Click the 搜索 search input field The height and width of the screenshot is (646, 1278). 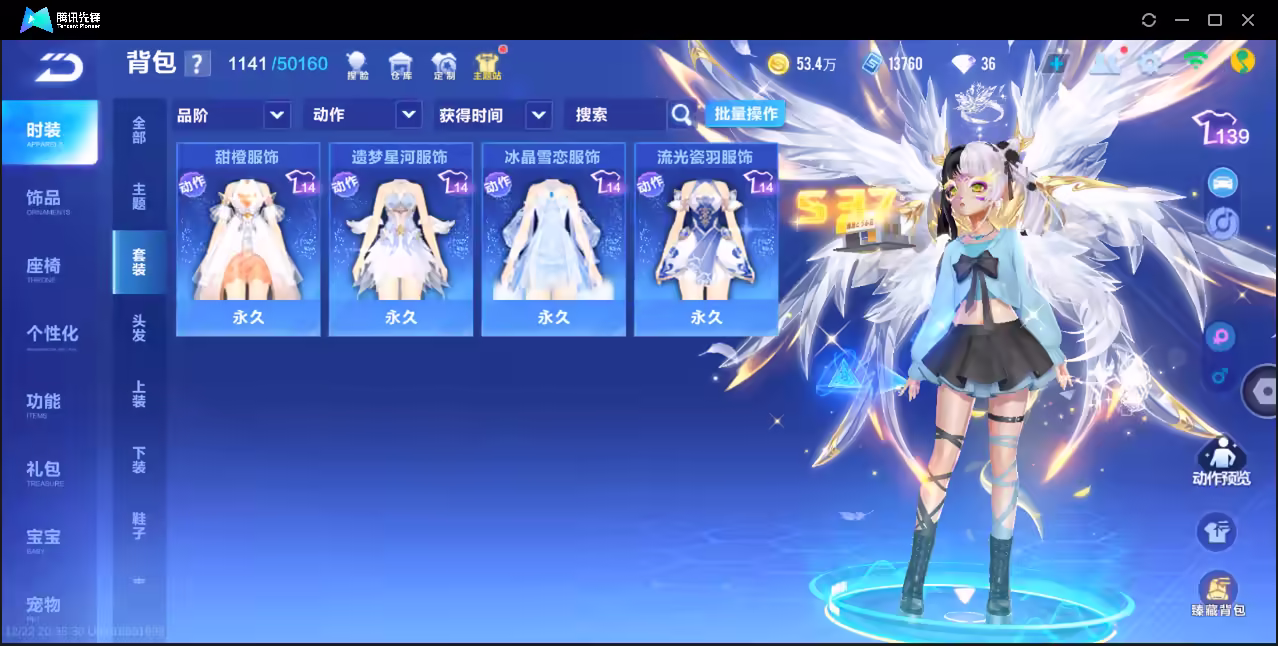point(616,115)
